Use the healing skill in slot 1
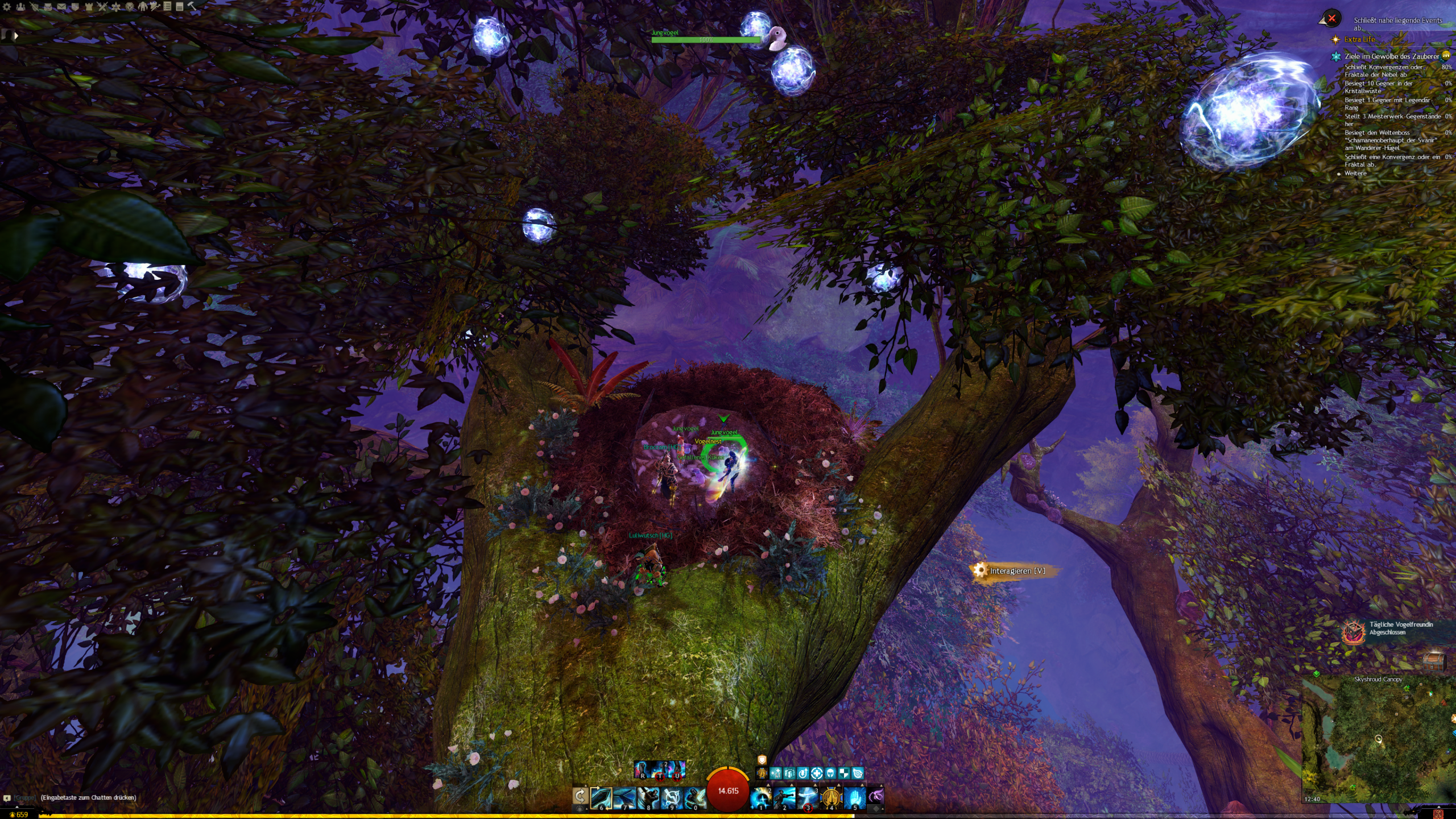 760,798
